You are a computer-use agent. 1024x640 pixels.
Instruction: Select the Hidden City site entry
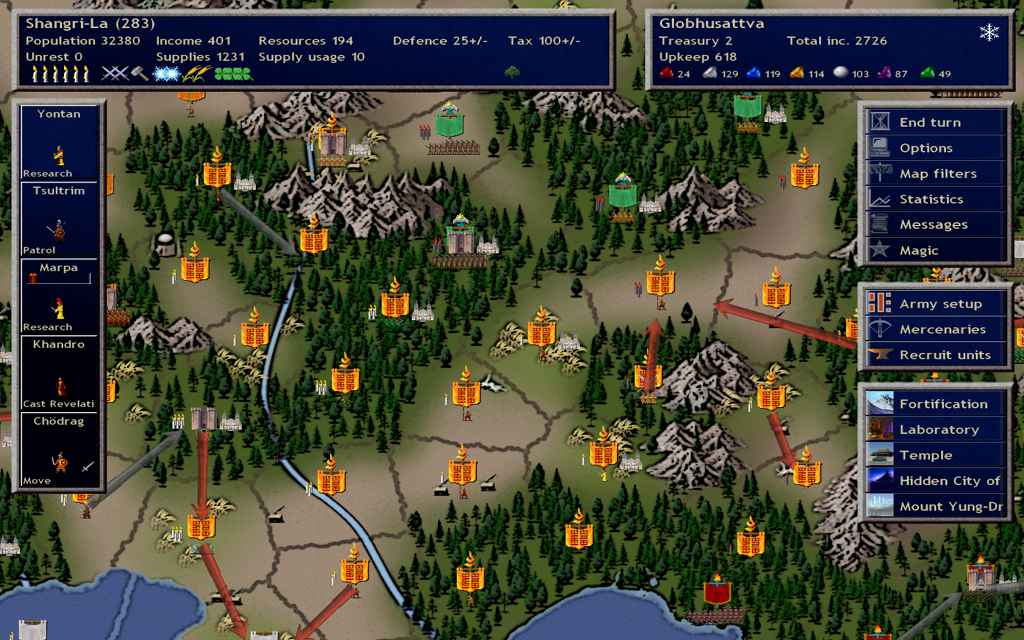pos(936,481)
